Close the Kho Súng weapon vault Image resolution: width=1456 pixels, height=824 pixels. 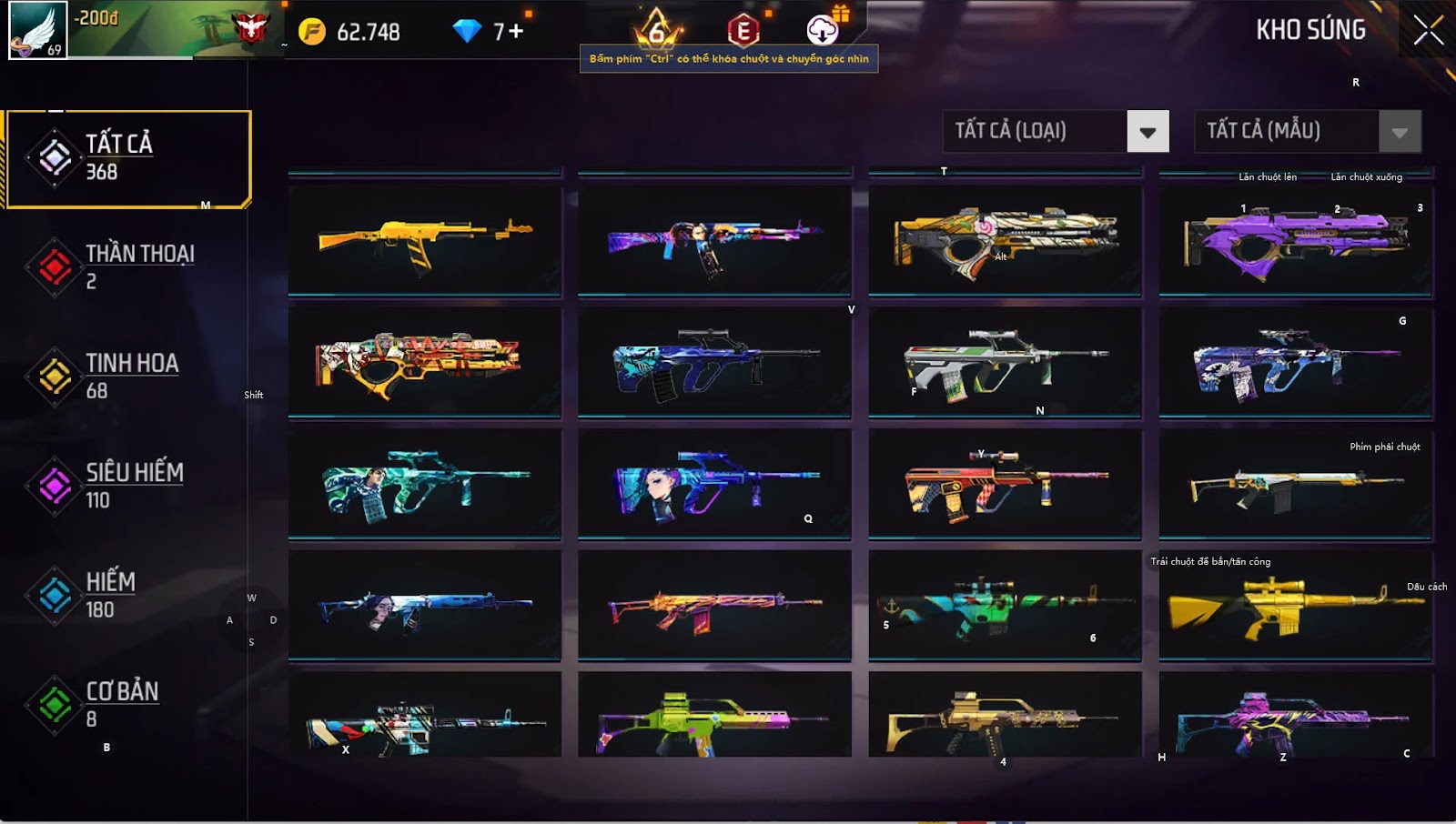click(x=1428, y=30)
